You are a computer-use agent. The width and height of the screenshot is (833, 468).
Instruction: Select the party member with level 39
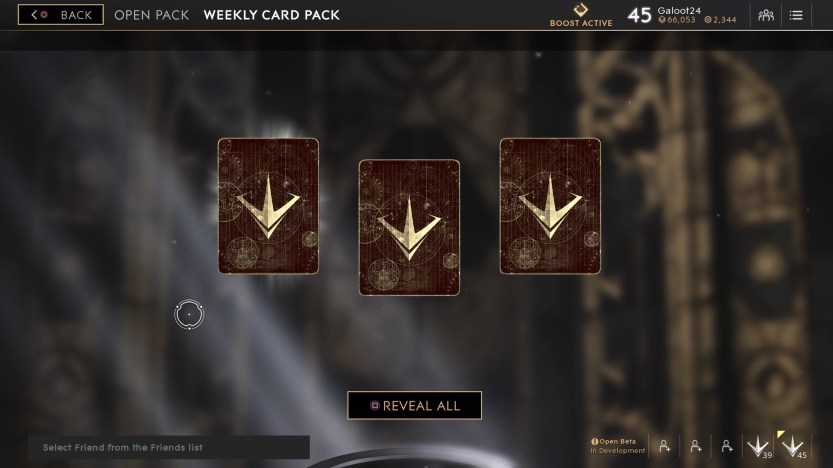pos(759,446)
